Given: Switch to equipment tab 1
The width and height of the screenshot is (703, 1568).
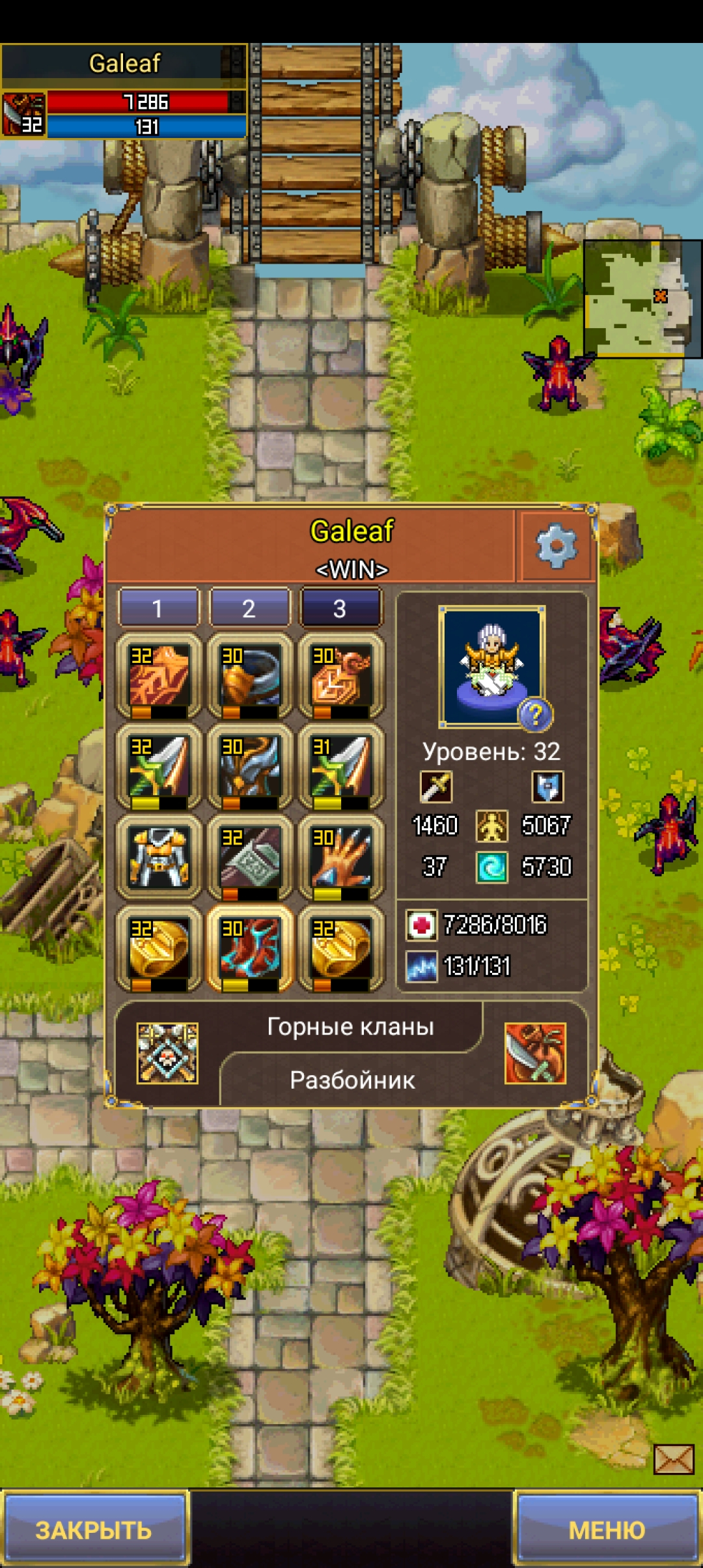Looking at the screenshot, I should click(x=158, y=608).
